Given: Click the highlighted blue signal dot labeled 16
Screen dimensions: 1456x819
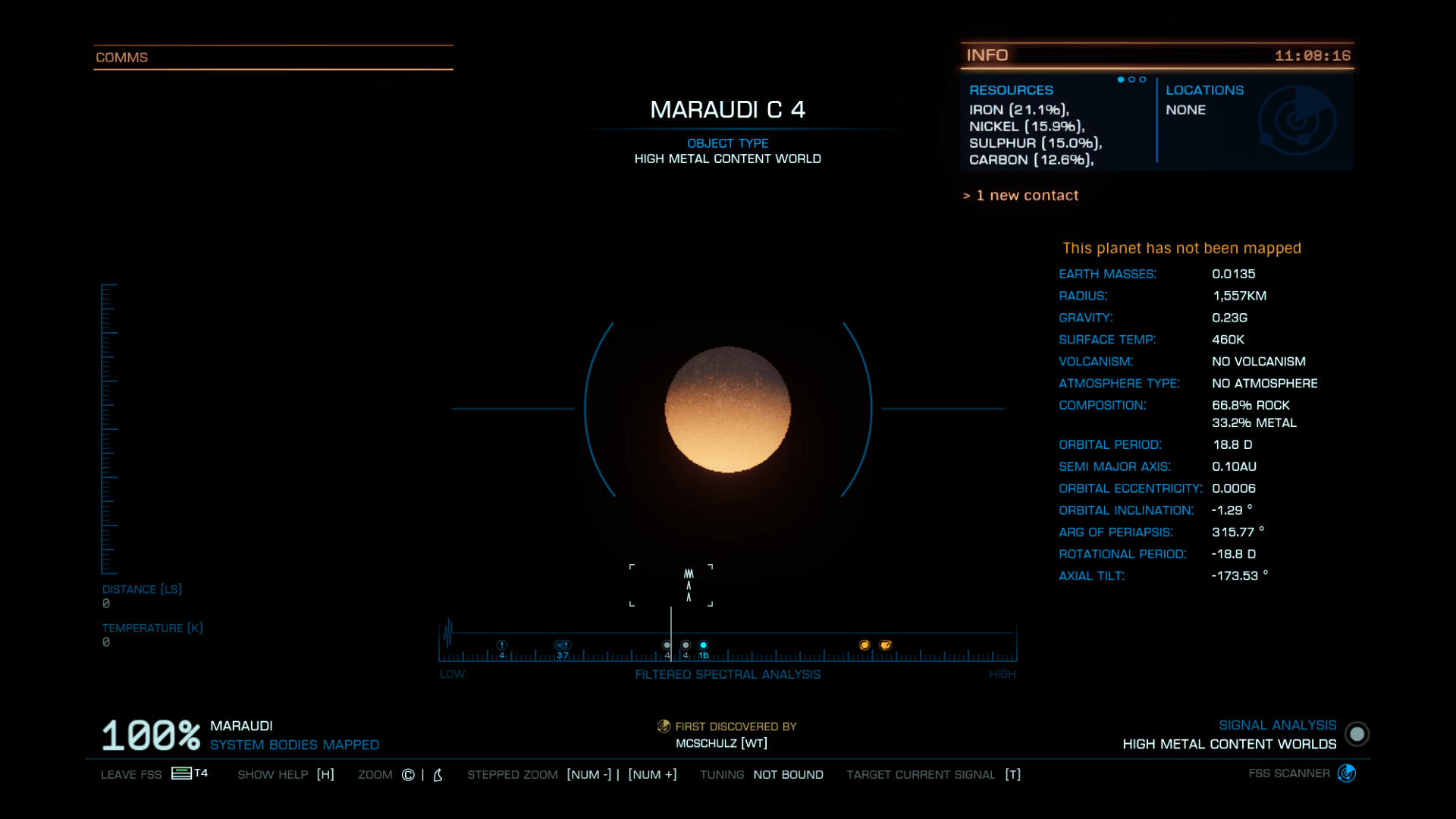Looking at the screenshot, I should 704,645.
